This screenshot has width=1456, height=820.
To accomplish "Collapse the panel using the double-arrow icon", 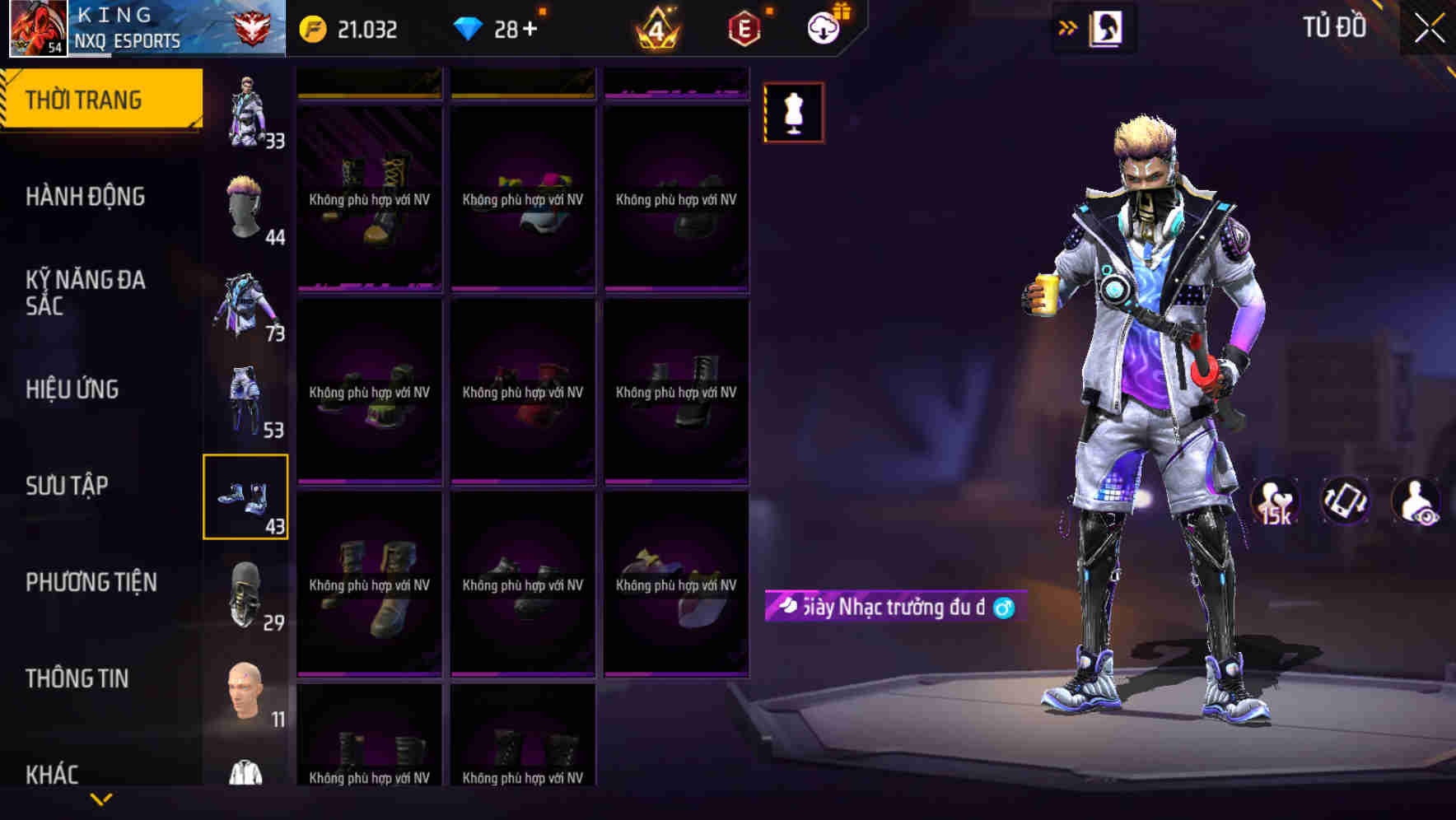I will click(1068, 26).
